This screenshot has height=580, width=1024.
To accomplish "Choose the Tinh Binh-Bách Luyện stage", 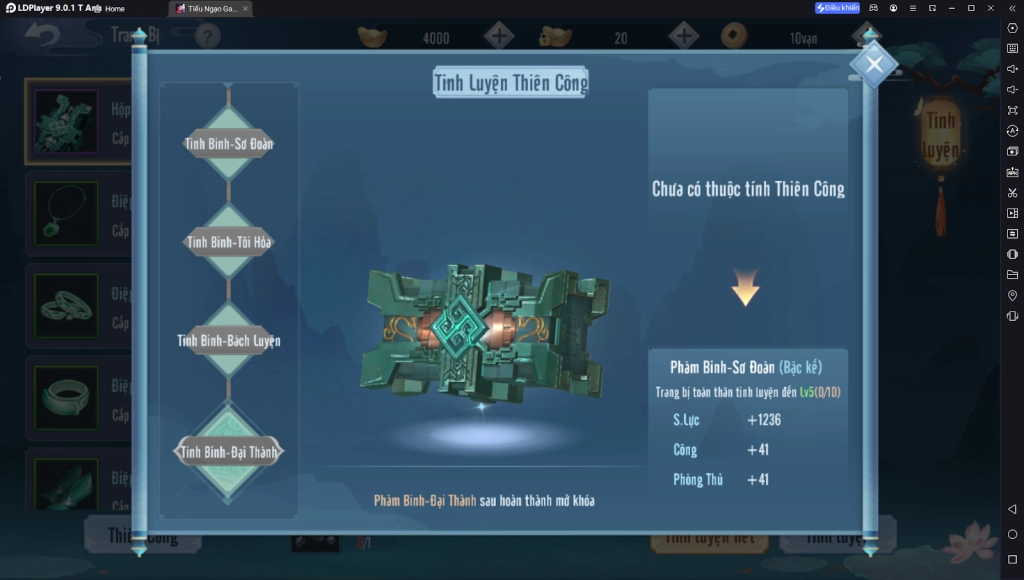I will click(x=229, y=341).
